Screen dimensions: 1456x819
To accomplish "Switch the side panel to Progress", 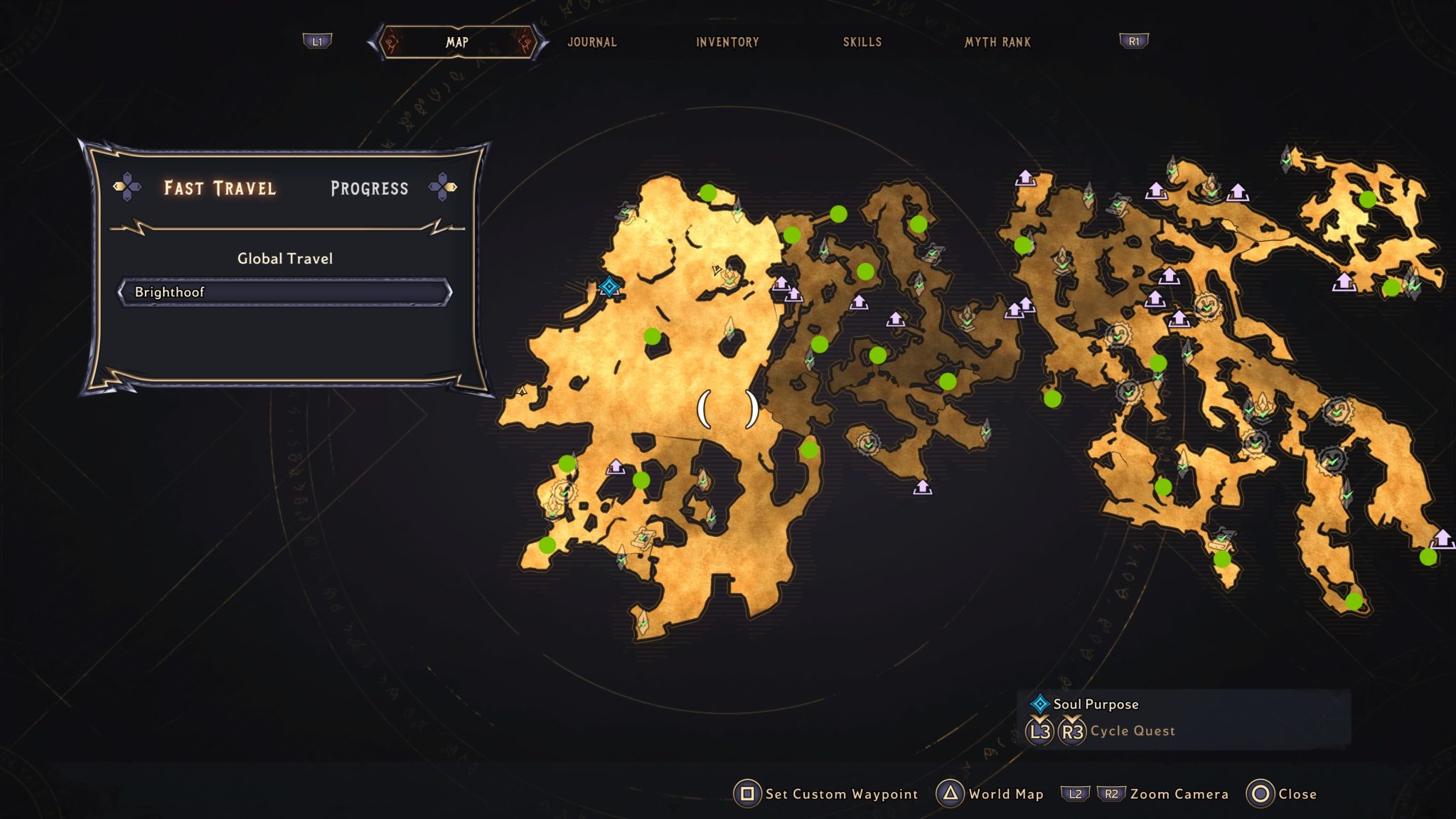I will pyautogui.click(x=369, y=188).
